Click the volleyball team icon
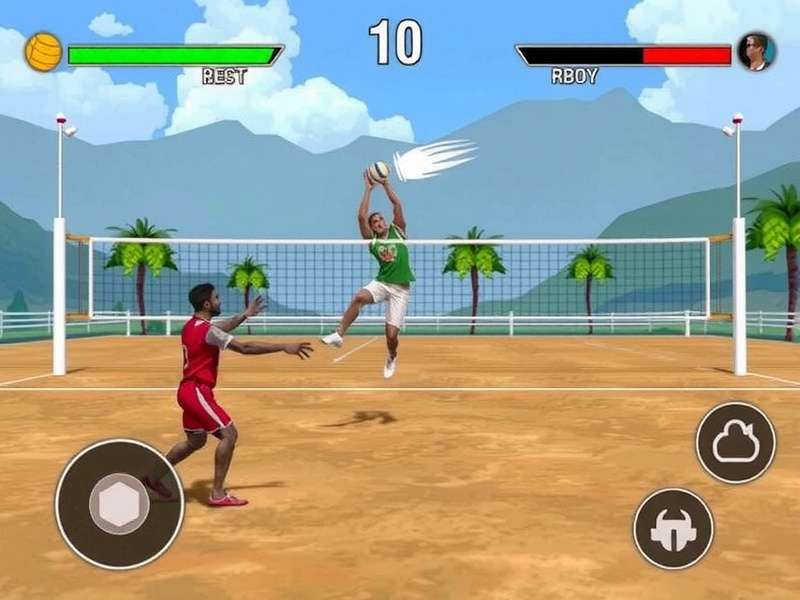Viewport: 800px width, 600px height. 43,52
